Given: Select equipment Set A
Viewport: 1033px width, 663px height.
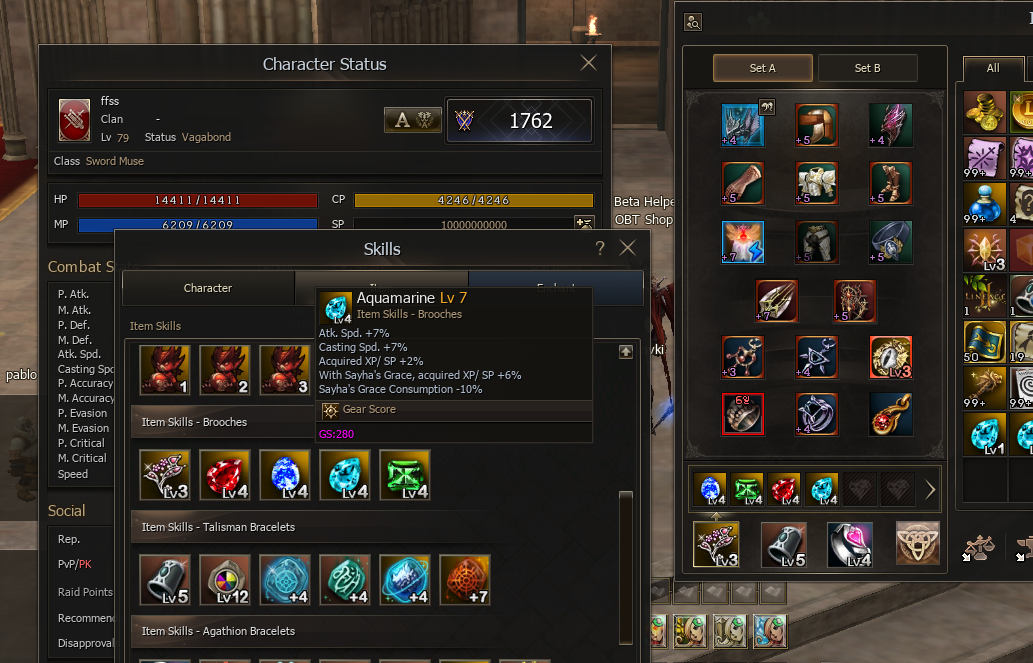Looking at the screenshot, I should [762, 68].
